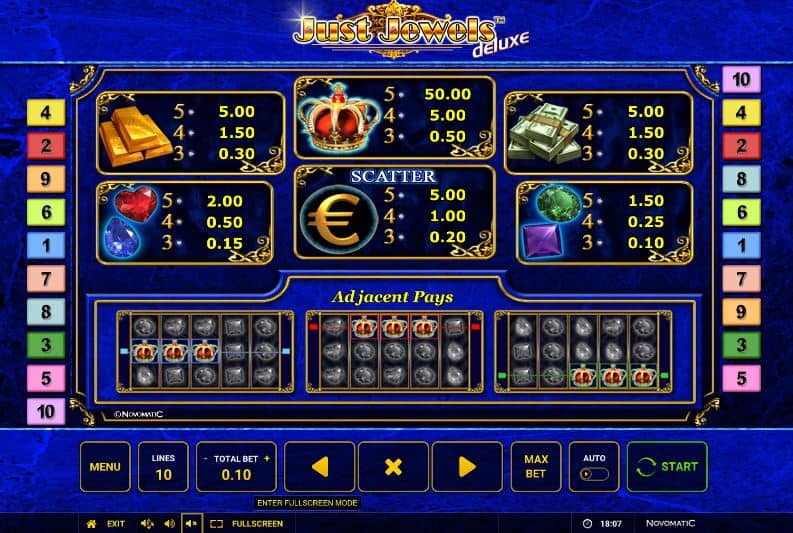
Task: Select the orange payline 9 marker on right
Action: (x=741, y=312)
